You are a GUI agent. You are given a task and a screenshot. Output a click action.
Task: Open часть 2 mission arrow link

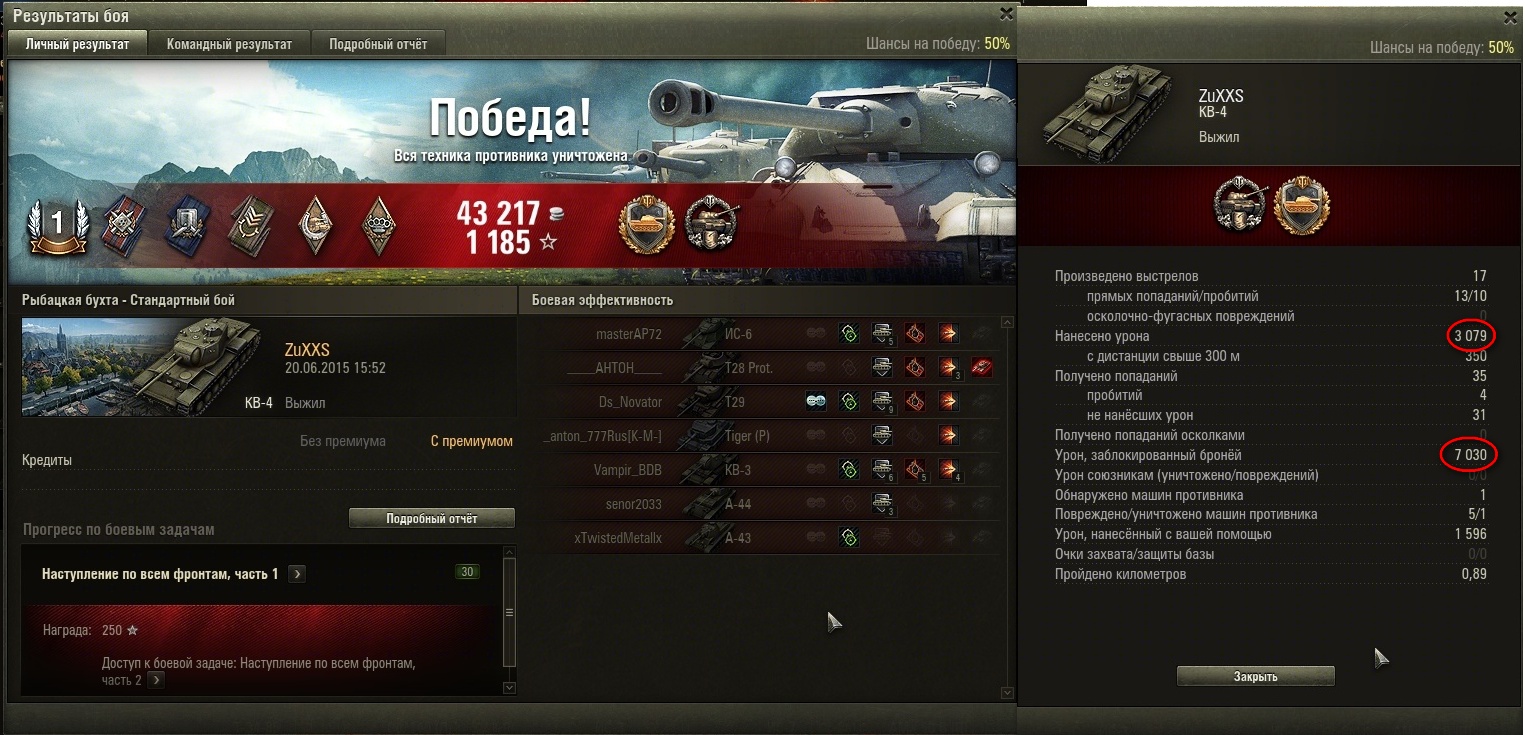point(157,680)
